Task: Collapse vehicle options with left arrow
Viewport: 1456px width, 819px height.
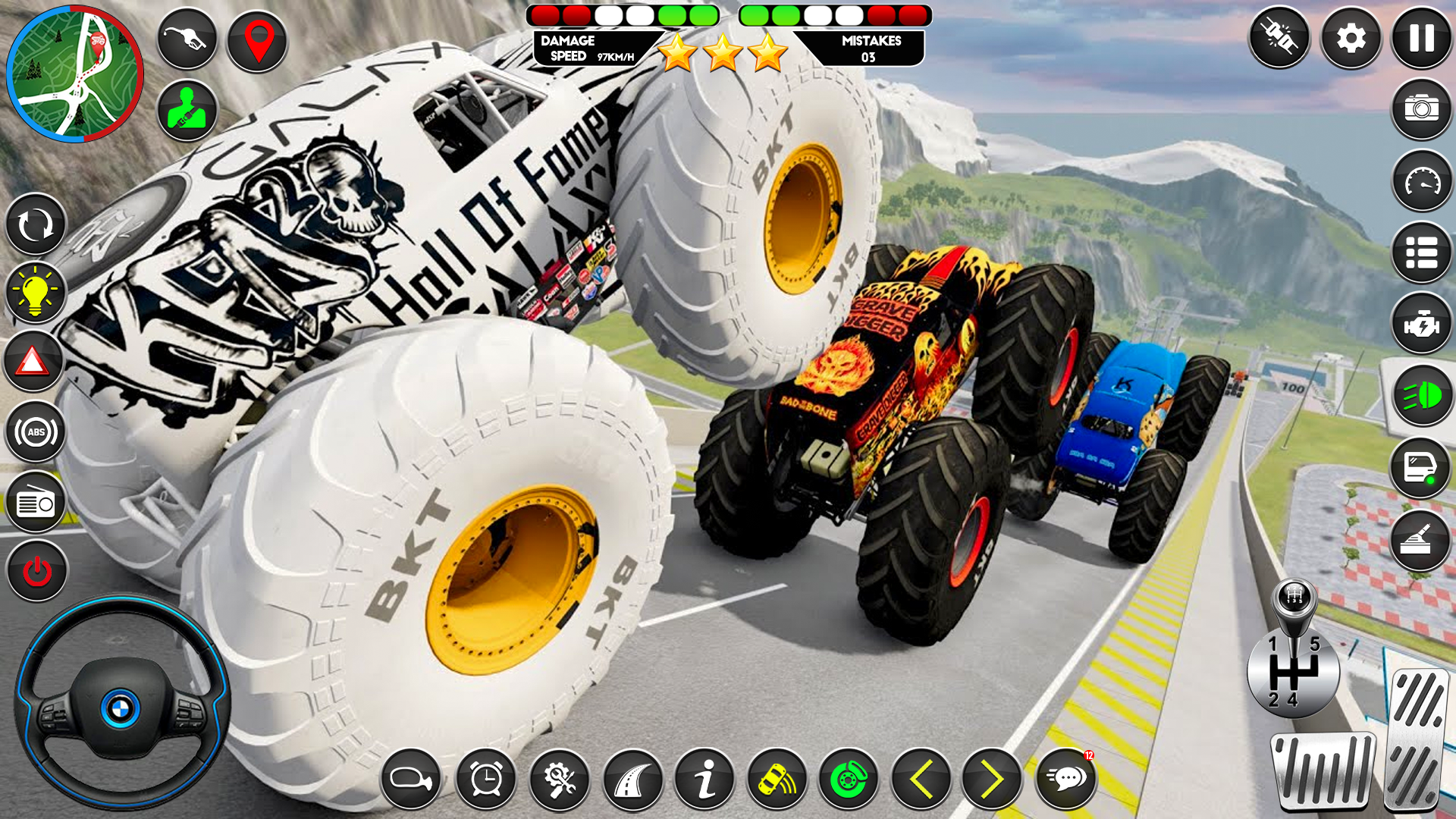Action: 921,777
